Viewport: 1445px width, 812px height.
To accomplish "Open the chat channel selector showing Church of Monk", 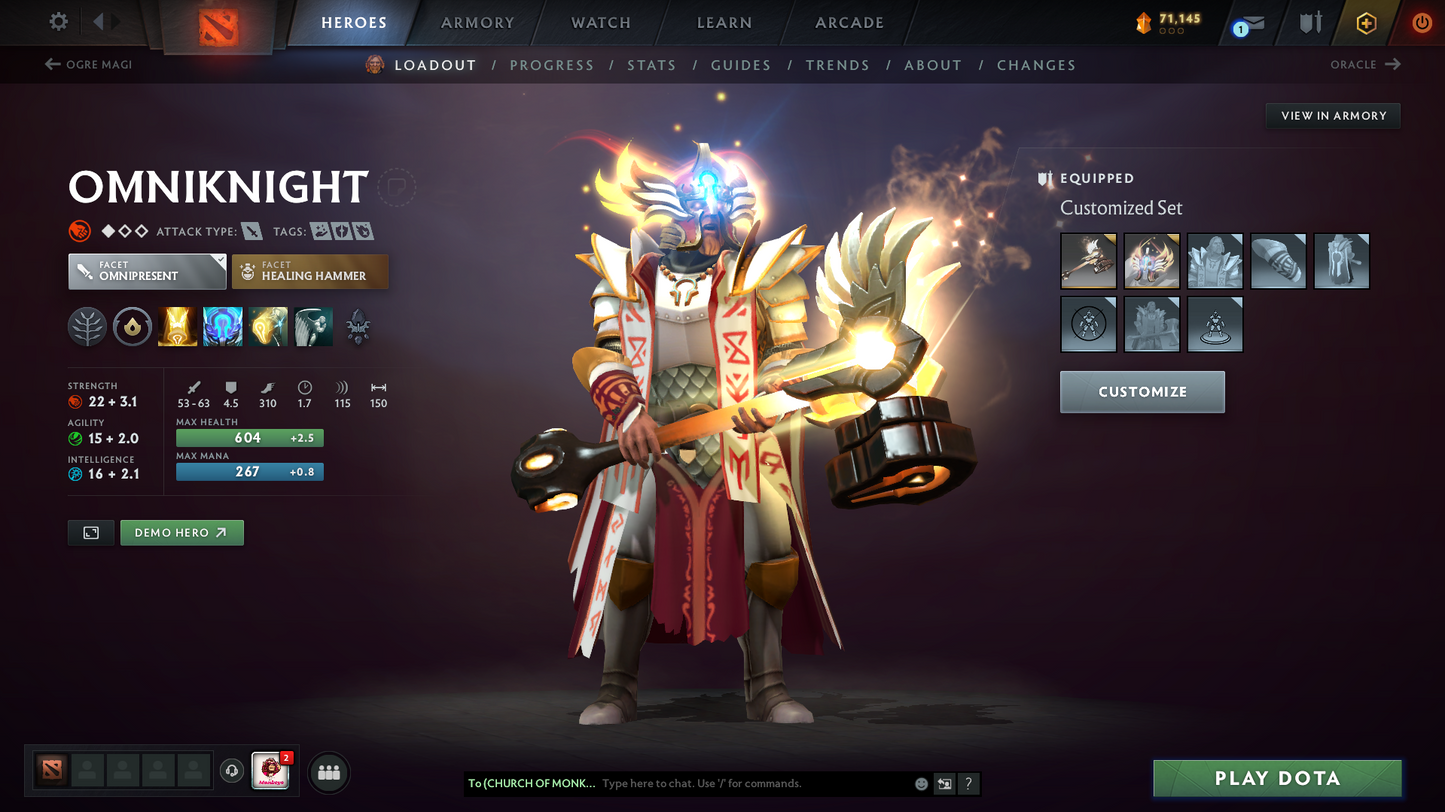I will pos(531,784).
